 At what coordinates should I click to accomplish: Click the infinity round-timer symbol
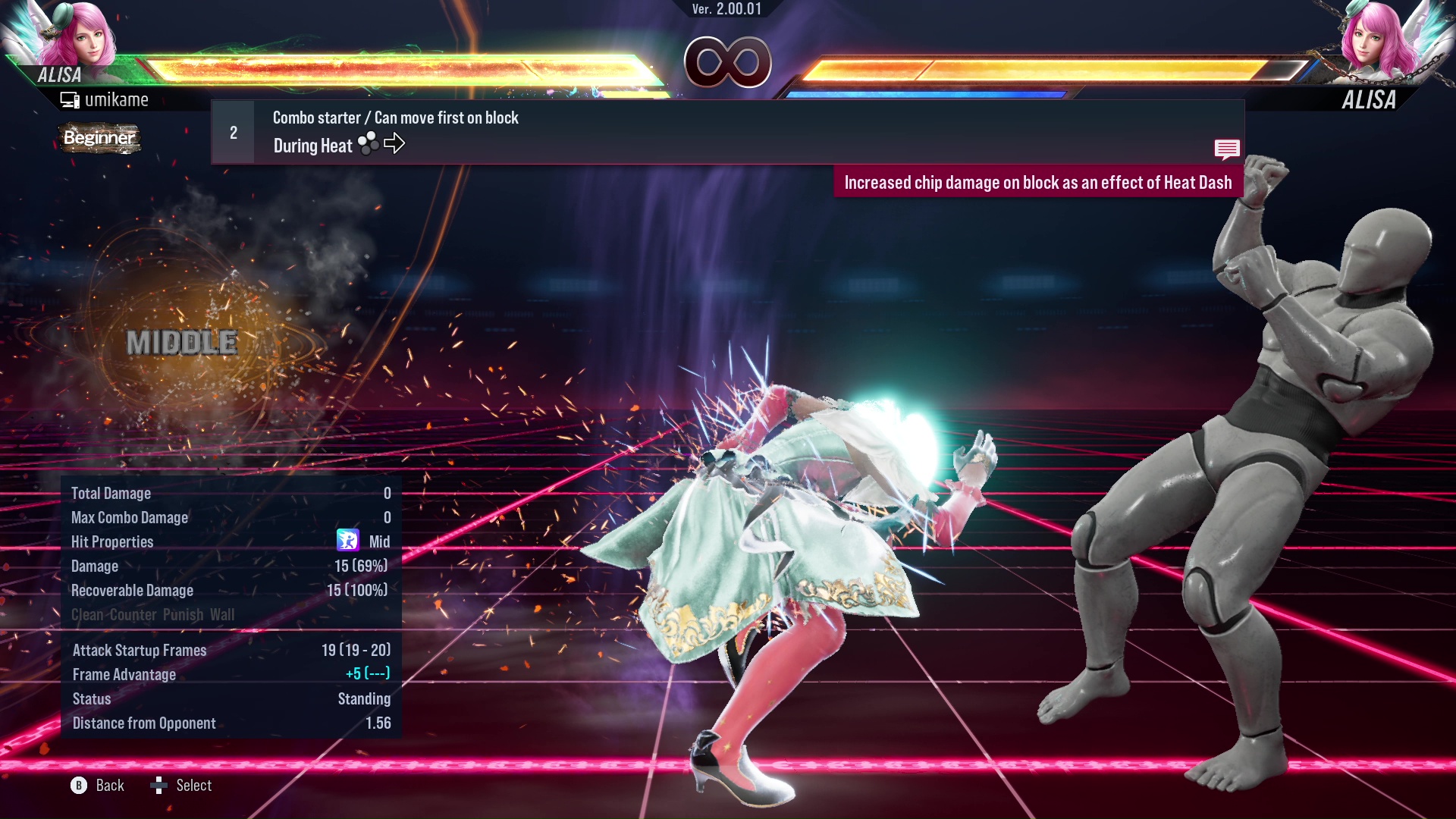pos(728,63)
